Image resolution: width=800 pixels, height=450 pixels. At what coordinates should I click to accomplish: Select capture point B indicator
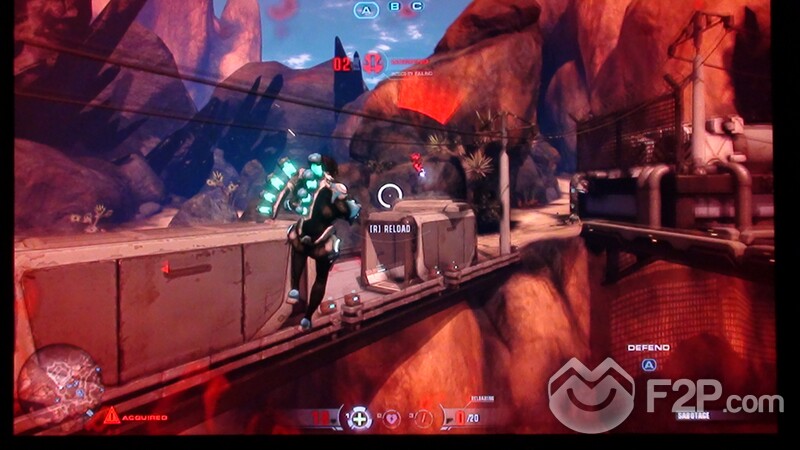click(396, 7)
